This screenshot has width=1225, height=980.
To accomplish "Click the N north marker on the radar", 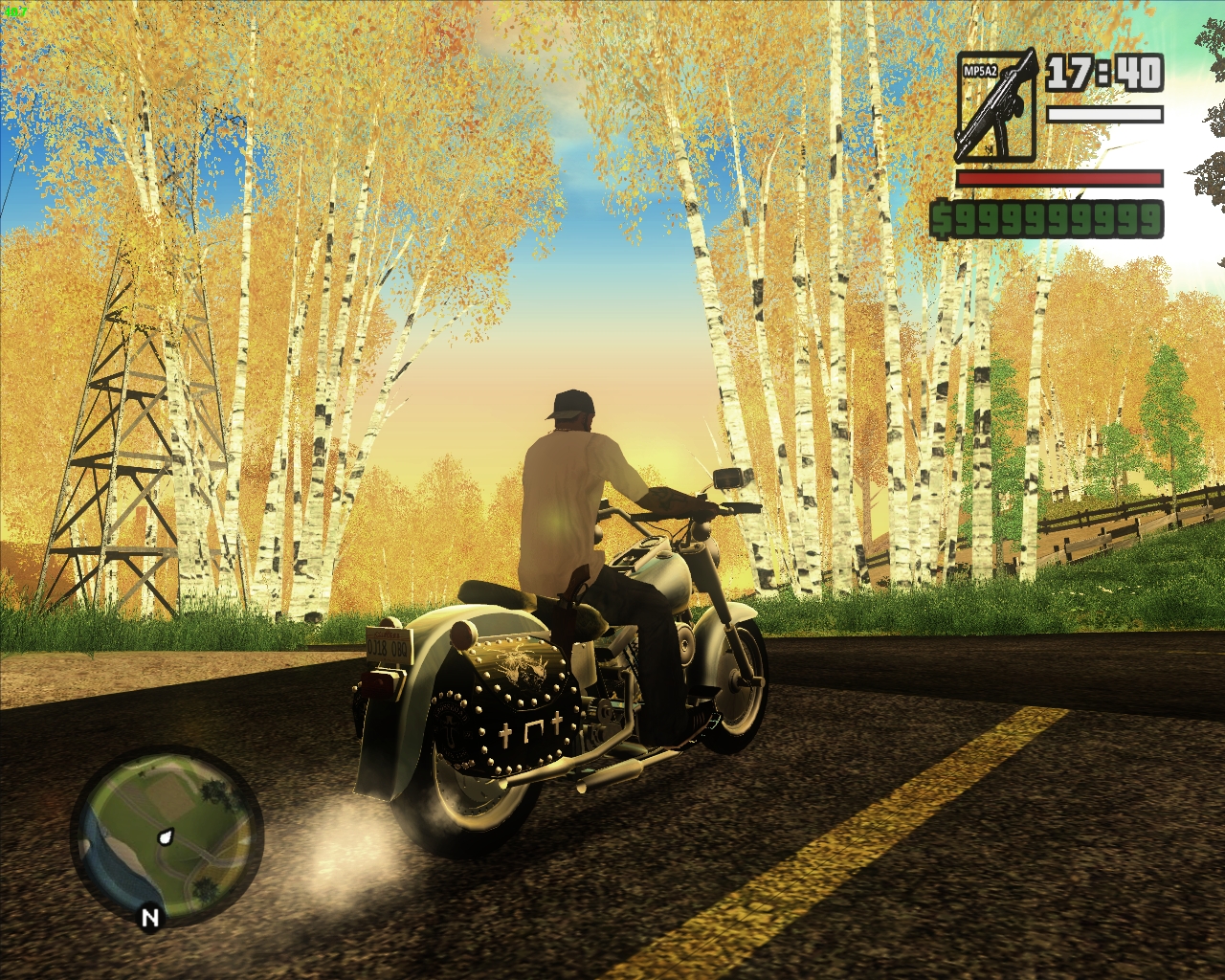I will pyautogui.click(x=150, y=916).
